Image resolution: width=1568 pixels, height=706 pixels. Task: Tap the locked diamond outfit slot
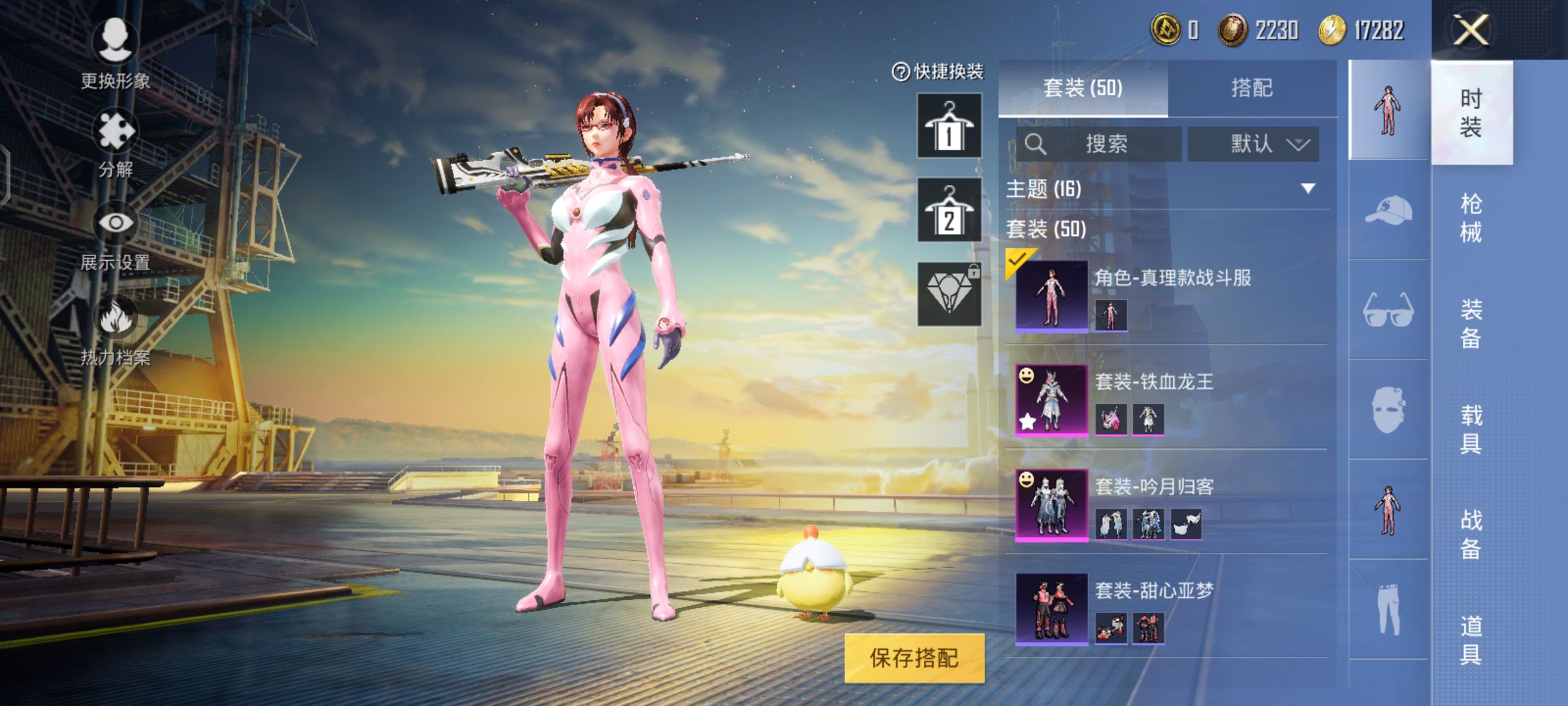pyautogui.click(x=949, y=294)
